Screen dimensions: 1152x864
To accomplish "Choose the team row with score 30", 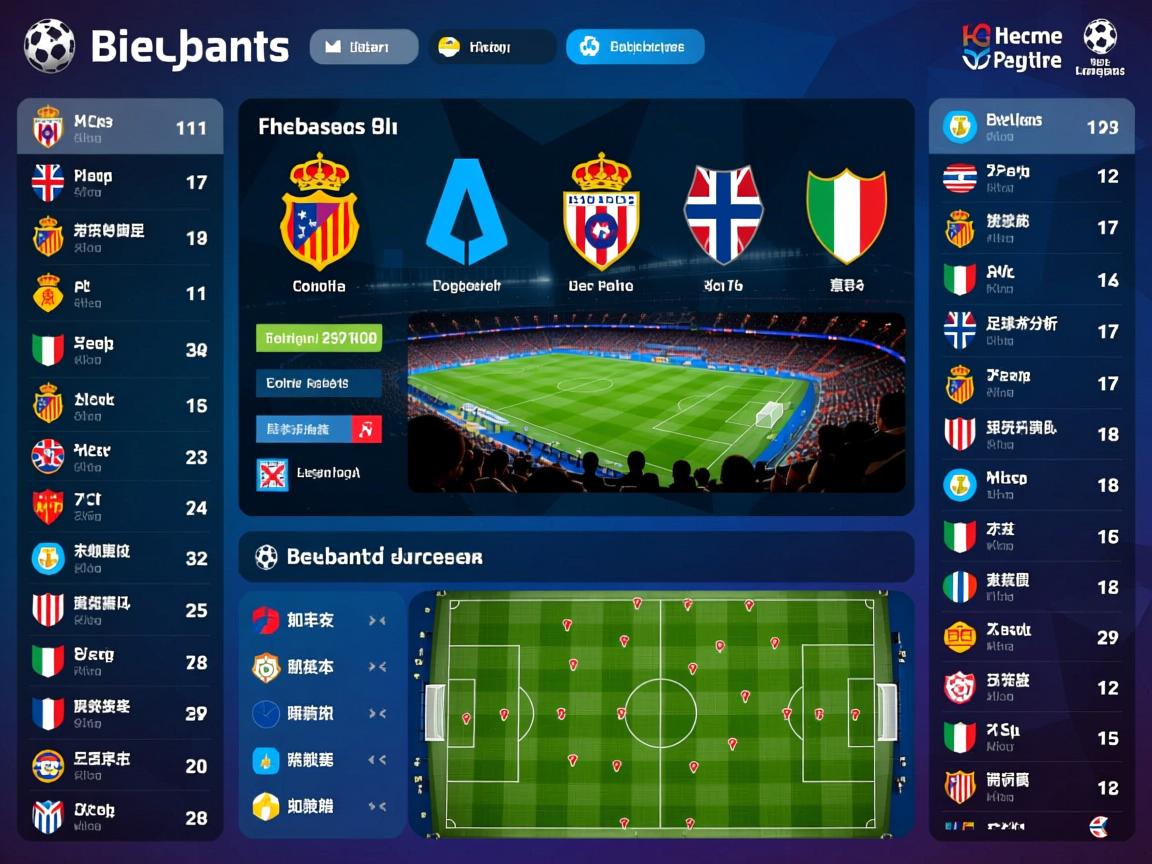I will [x=120, y=350].
